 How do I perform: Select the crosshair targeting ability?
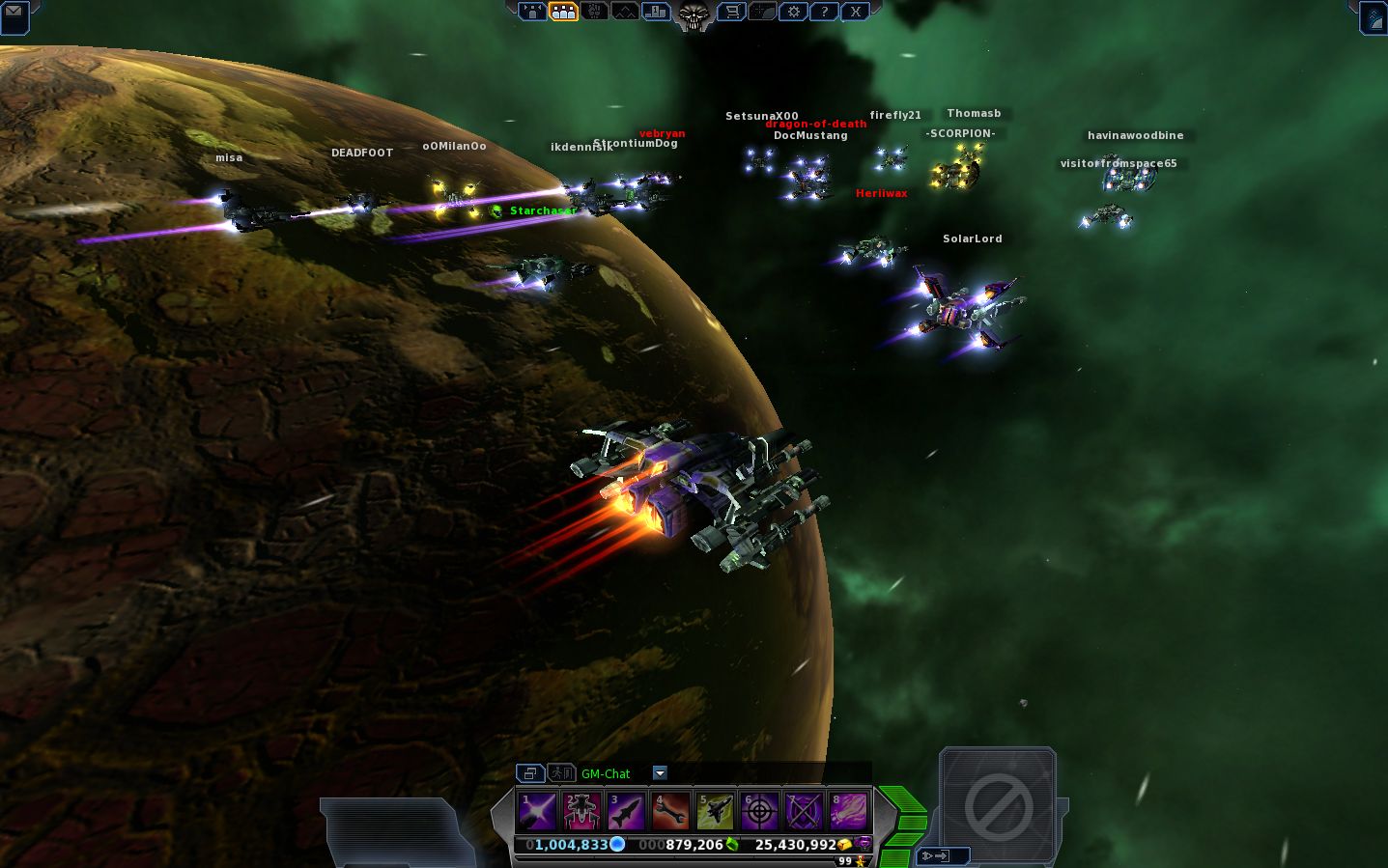tap(759, 811)
